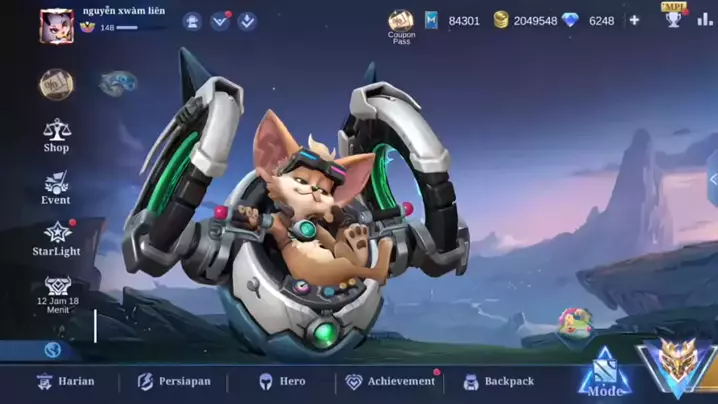The image size is (718, 404).
Task: Add more diamonds with the plus button
Action: click(634, 20)
